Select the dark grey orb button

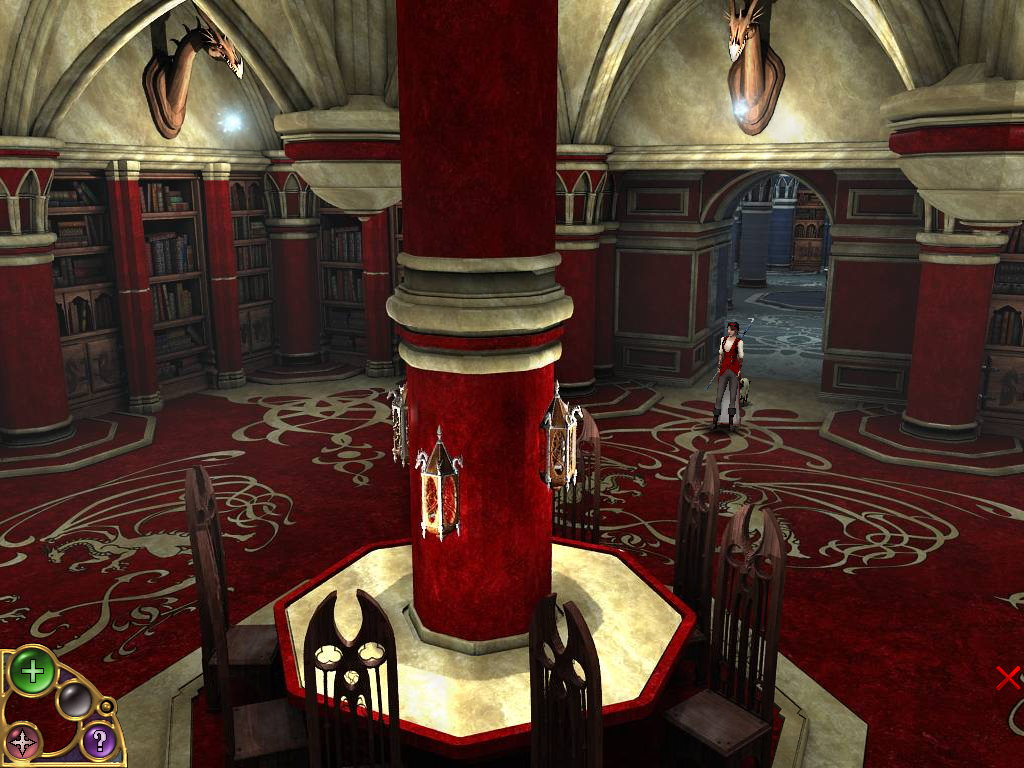[x=74, y=700]
